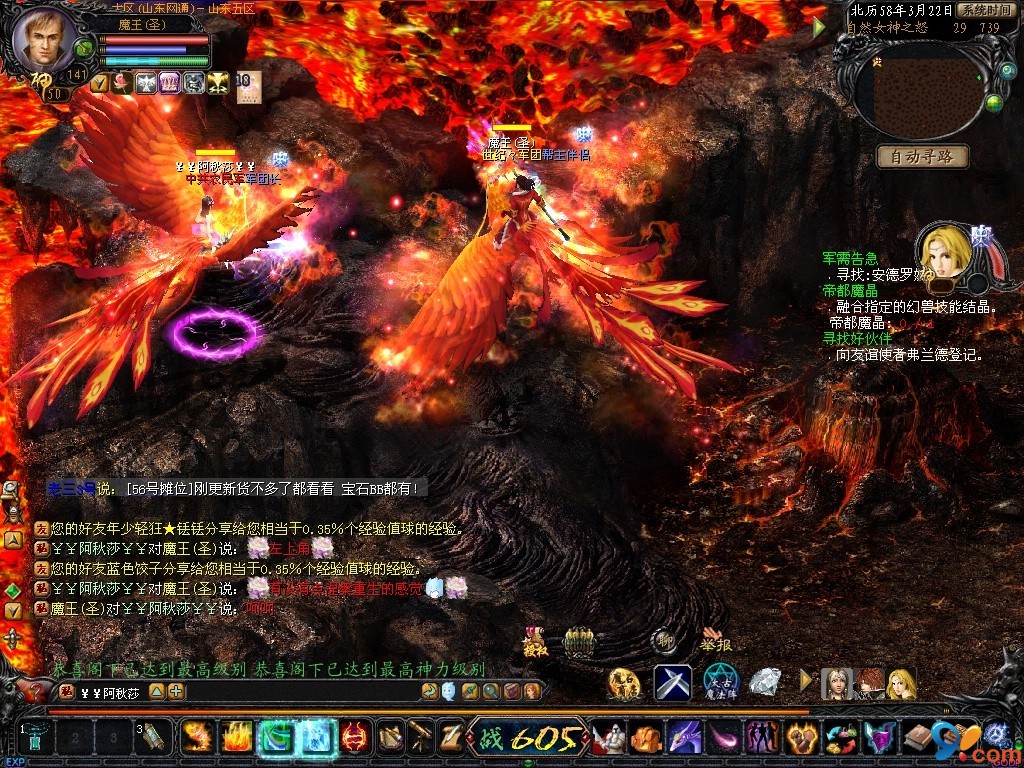Expand the green arrow beside the minimap
This screenshot has height=768, width=1024.
click(820, 27)
